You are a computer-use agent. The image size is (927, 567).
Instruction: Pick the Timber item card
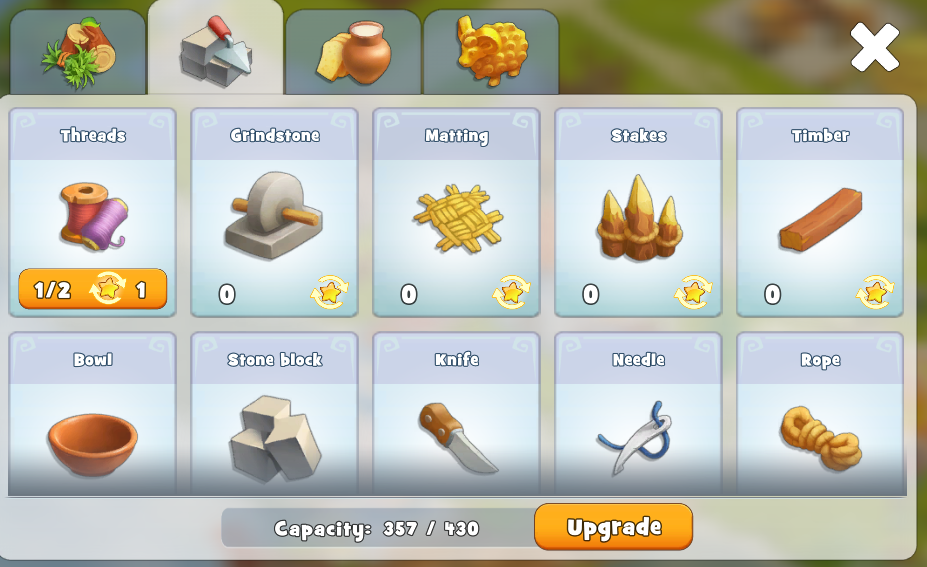(x=821, y=210)
